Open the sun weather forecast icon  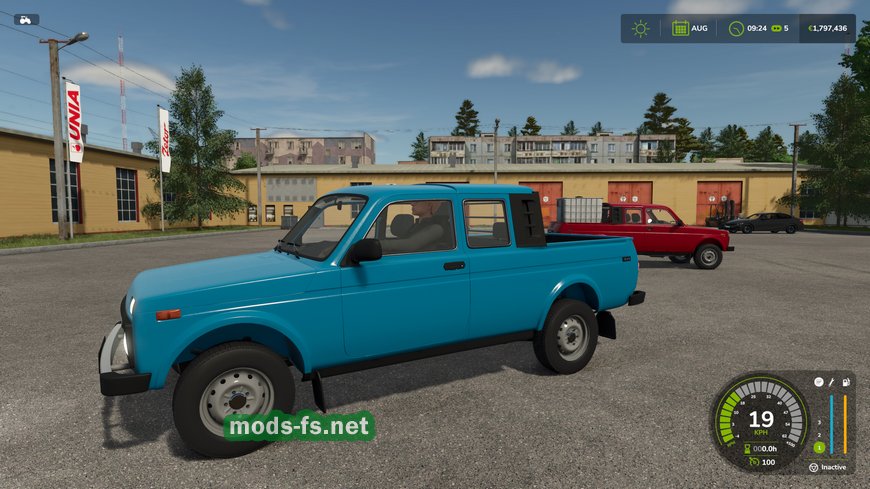tap(640, 28)
